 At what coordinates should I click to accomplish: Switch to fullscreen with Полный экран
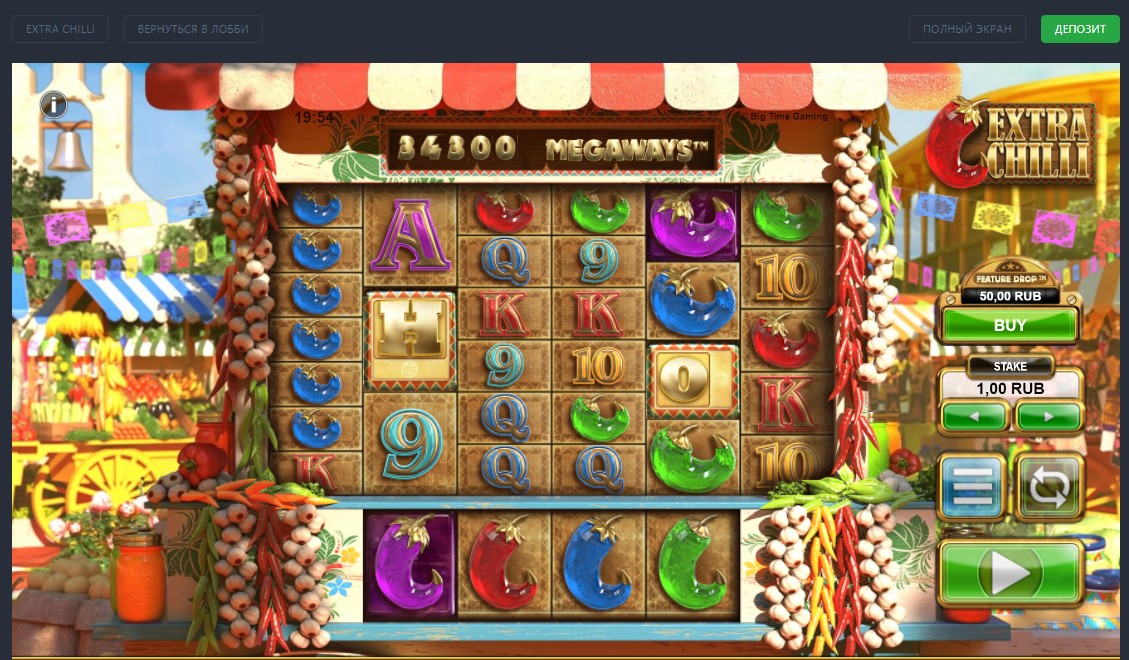click(x=967, y=29)
